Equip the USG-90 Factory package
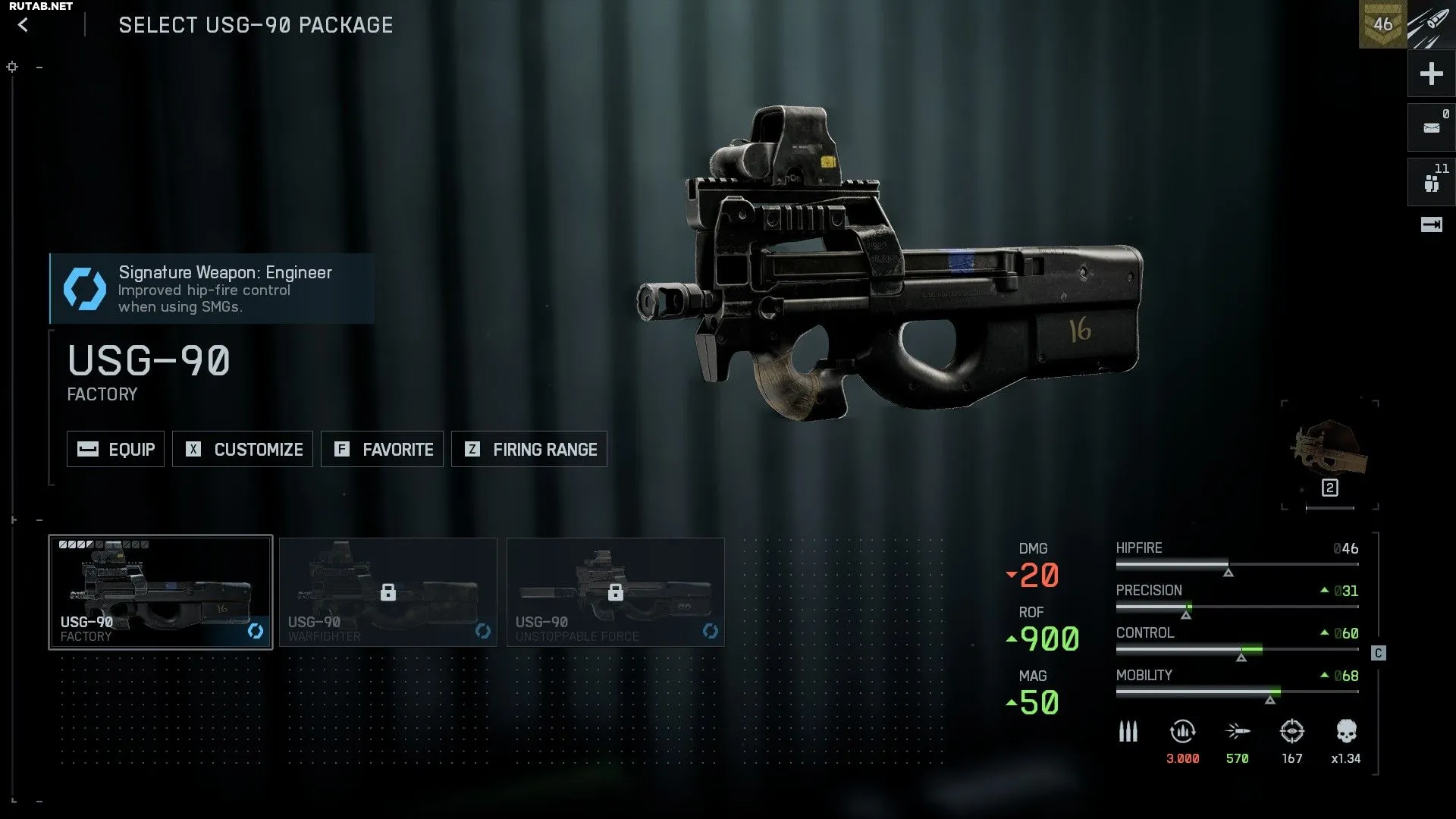This screenshot has height=819, width=1456. pos(115,449)
